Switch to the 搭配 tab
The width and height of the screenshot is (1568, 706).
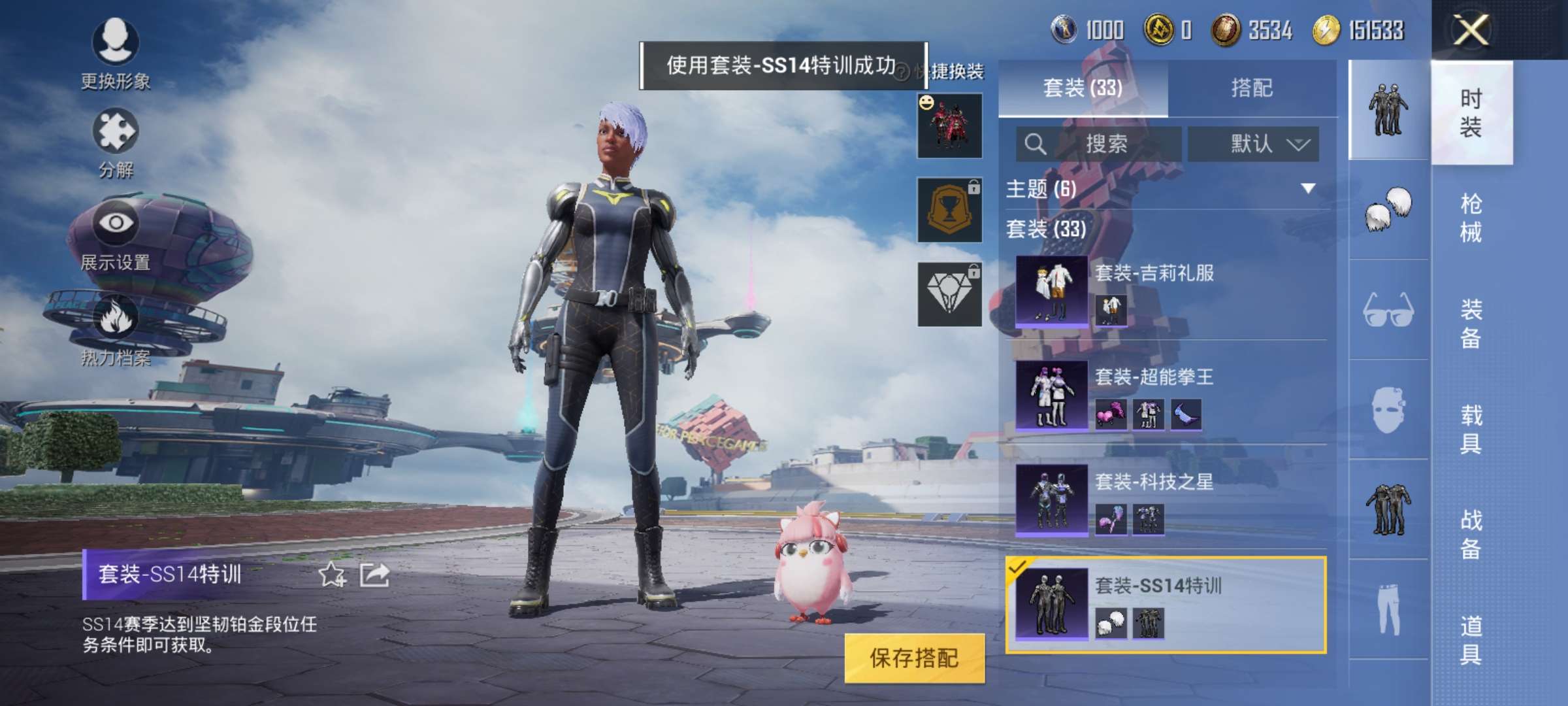(x=1252, y=88)
